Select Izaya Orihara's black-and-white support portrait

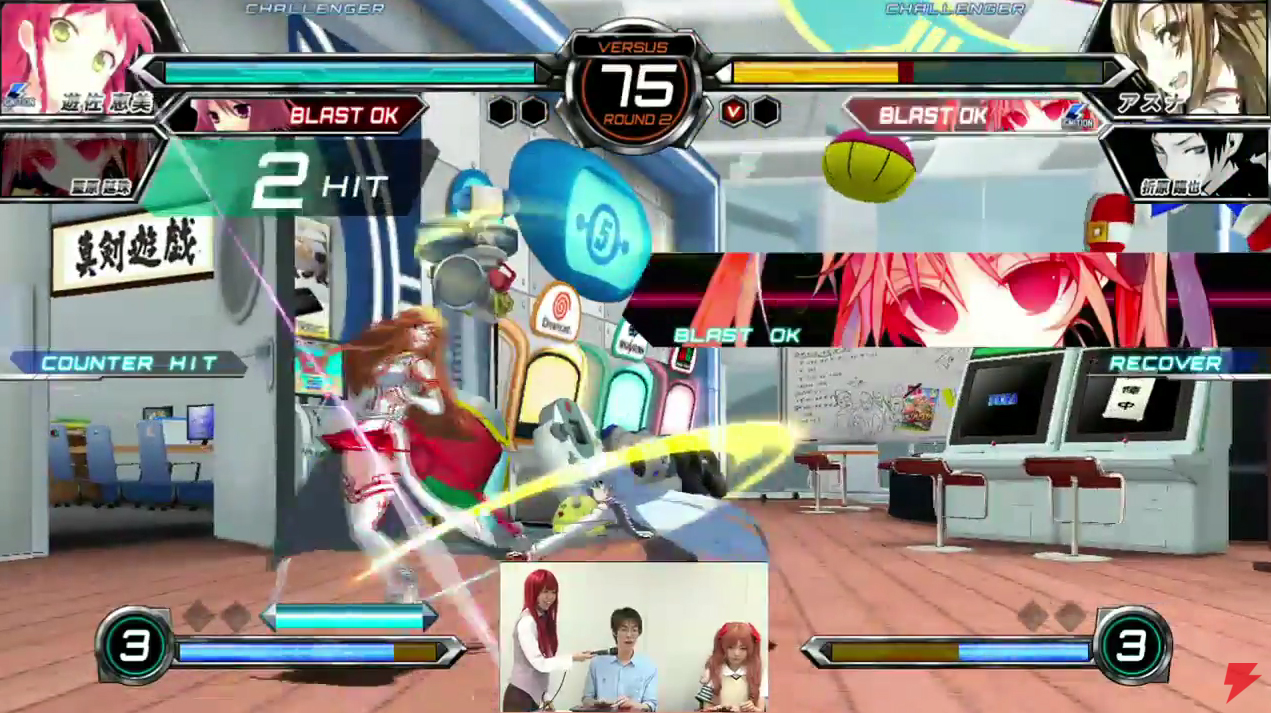(x=1190, y=160)
